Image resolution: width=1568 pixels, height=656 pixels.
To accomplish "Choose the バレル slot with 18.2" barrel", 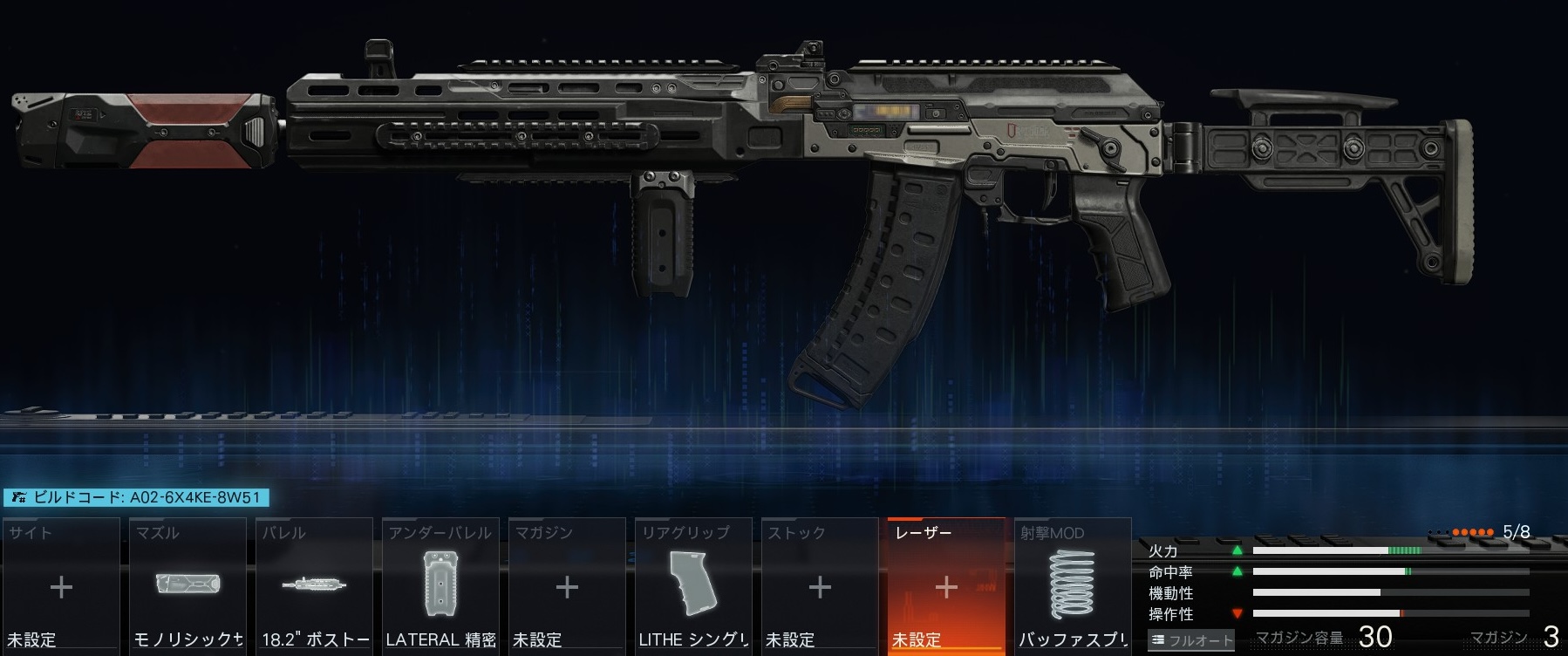I will pyautogui.click(x=314, y=587).
